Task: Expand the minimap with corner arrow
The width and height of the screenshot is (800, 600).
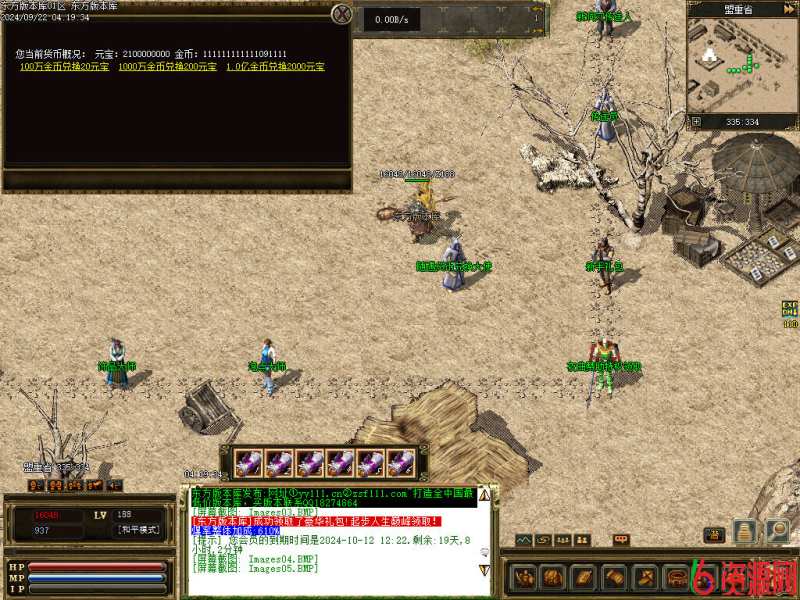Action: point(695,121)
